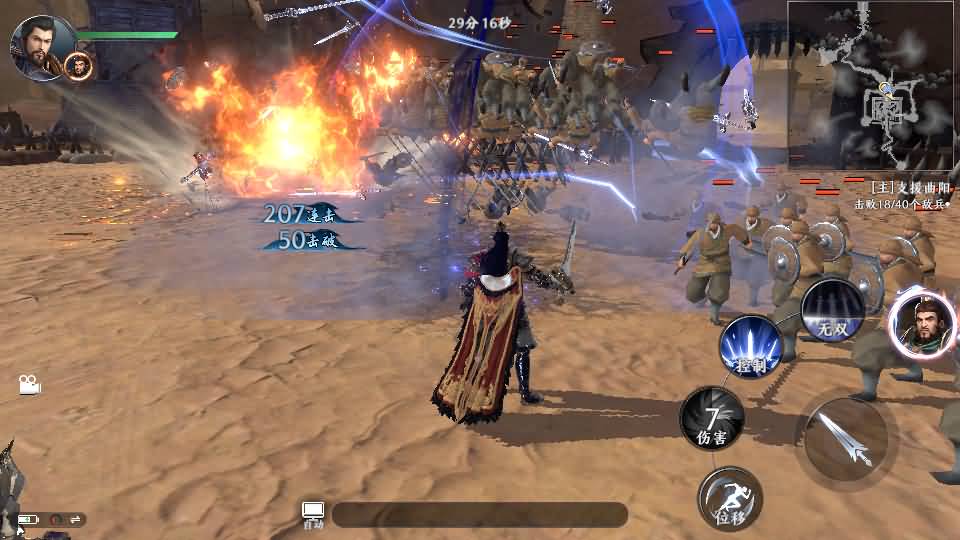Viewport: 960px width, 540px height.
Task: Enable 自动 auto-battle mode
Action: 313,515
